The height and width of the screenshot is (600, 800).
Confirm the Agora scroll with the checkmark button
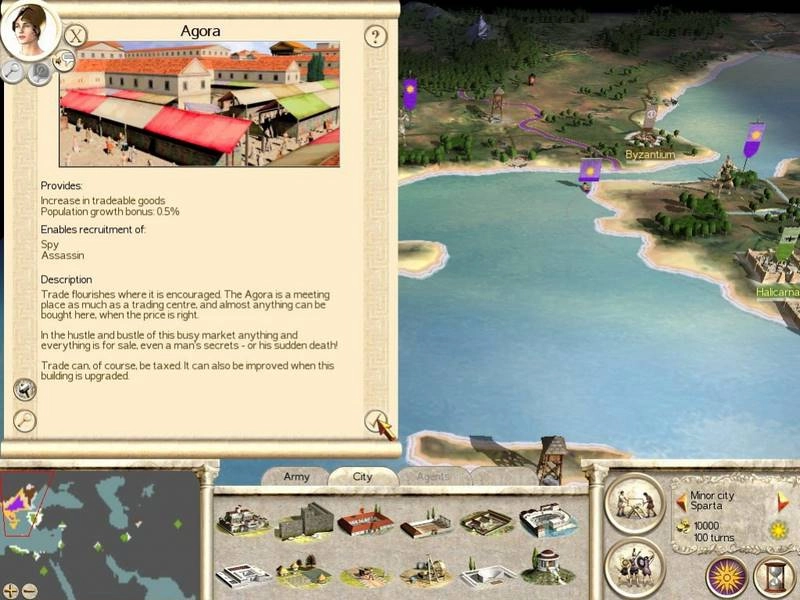click(x=375, y=421)
